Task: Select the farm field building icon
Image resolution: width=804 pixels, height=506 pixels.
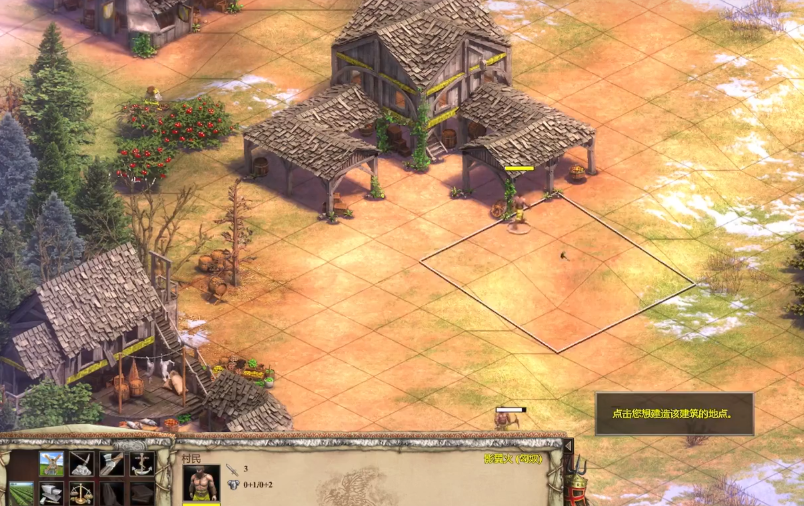Action: (x=21, y=493)
